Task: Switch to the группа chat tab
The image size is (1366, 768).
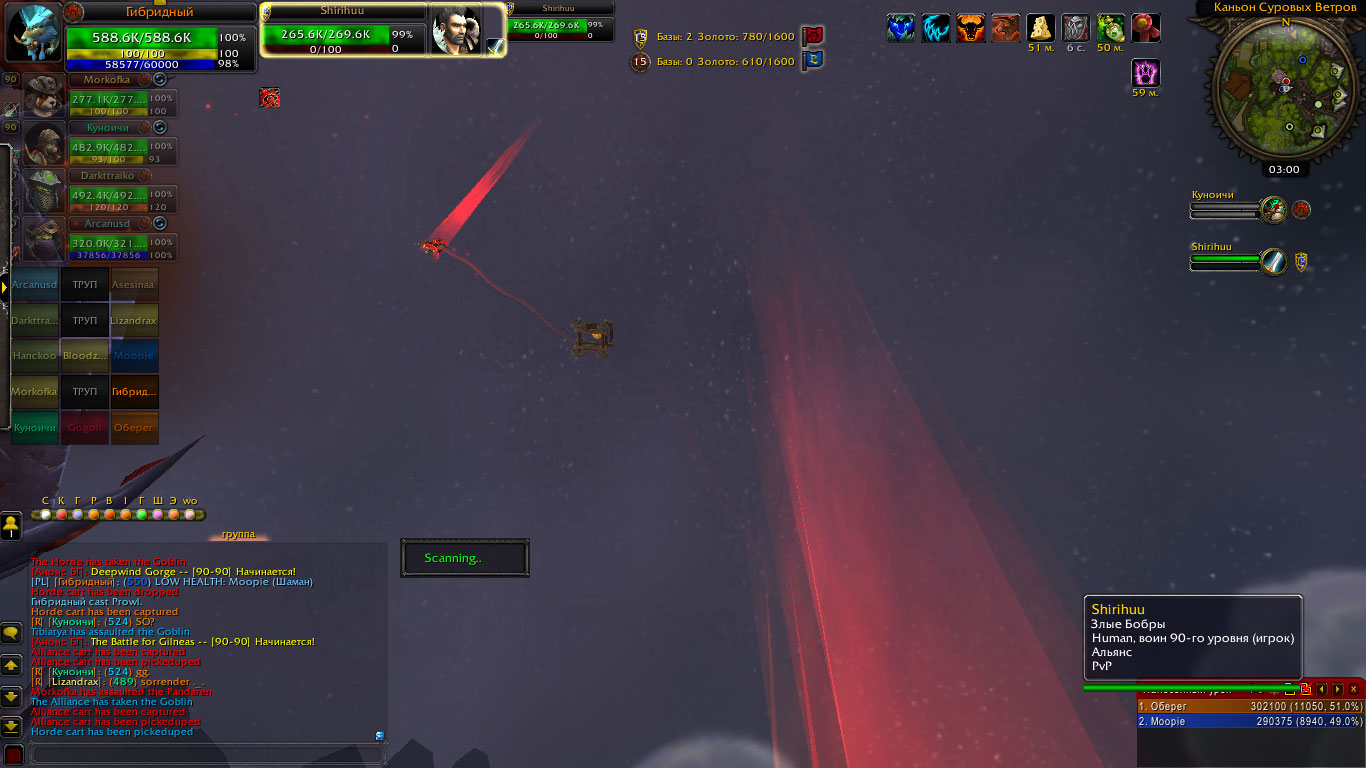Action: pyautogui.click(x=238, y=535)
